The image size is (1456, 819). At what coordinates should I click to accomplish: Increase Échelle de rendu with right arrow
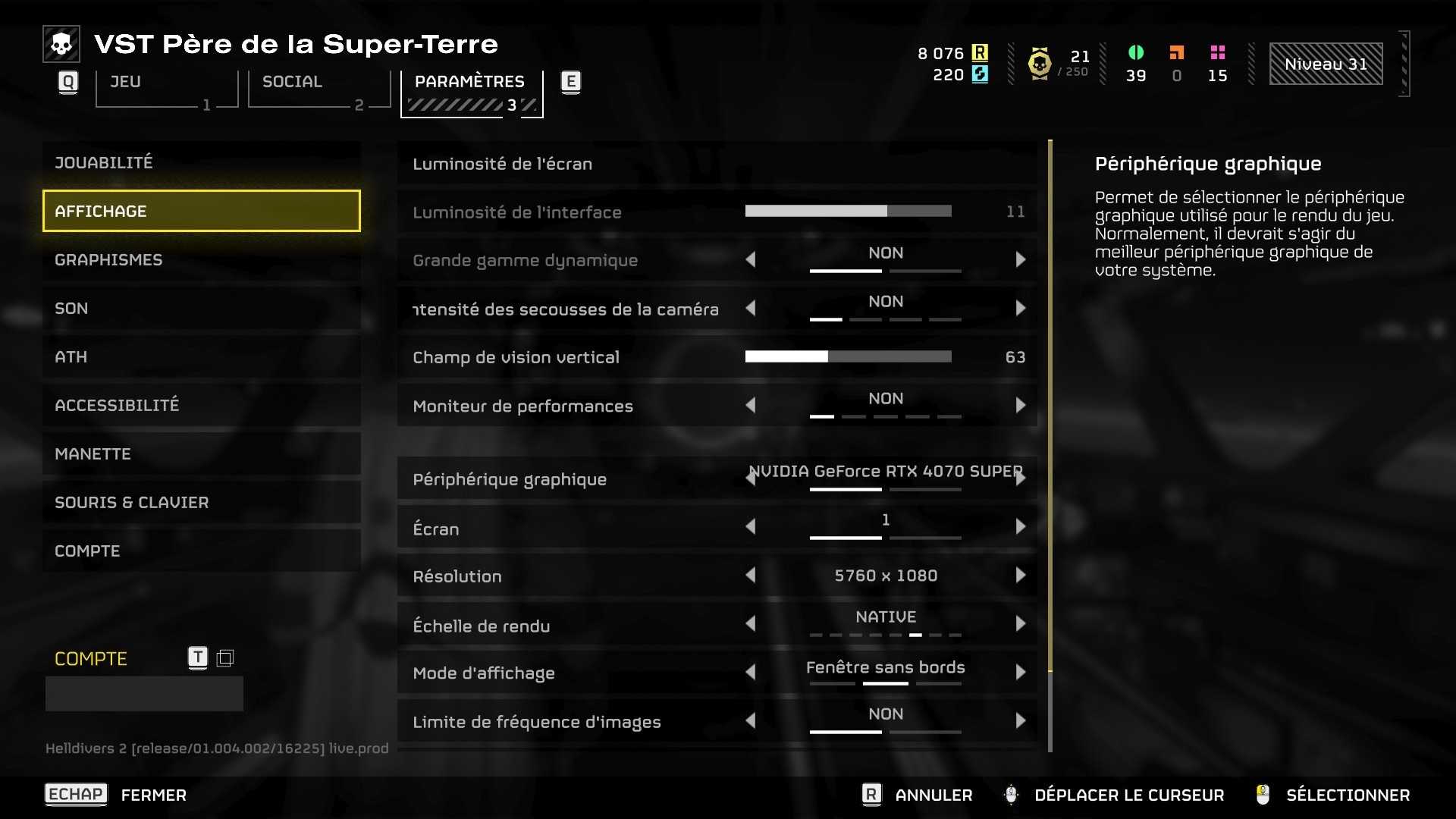pos(1021,623)
